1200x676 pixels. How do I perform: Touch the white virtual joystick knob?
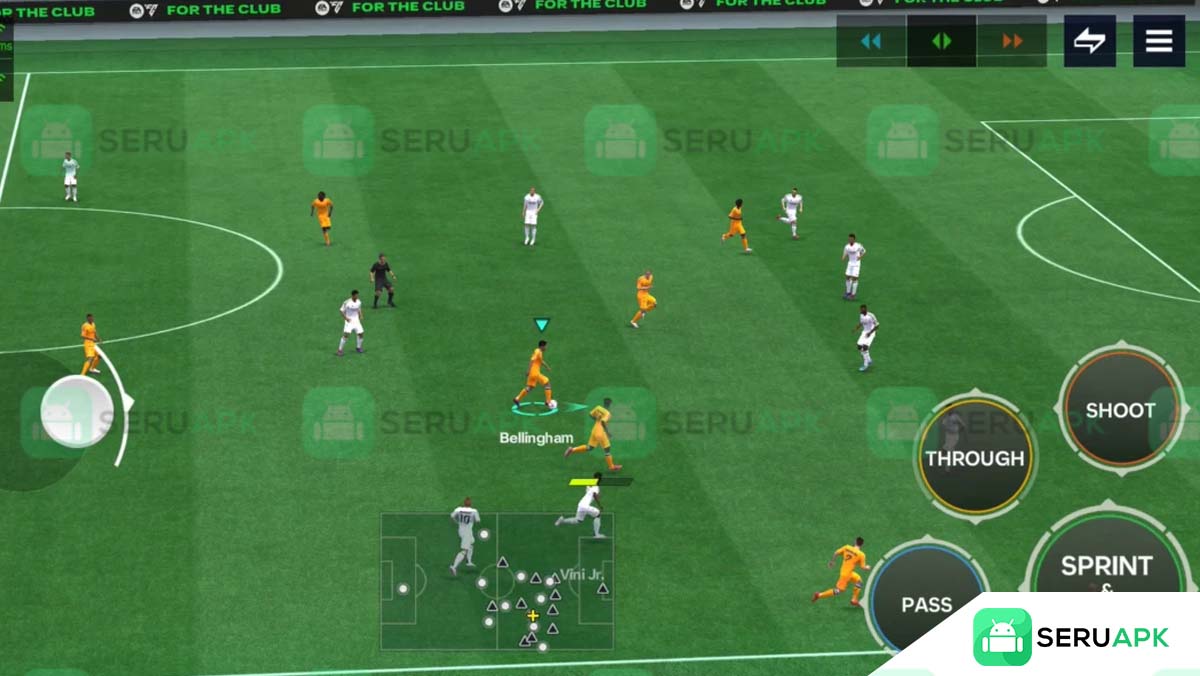76,411
